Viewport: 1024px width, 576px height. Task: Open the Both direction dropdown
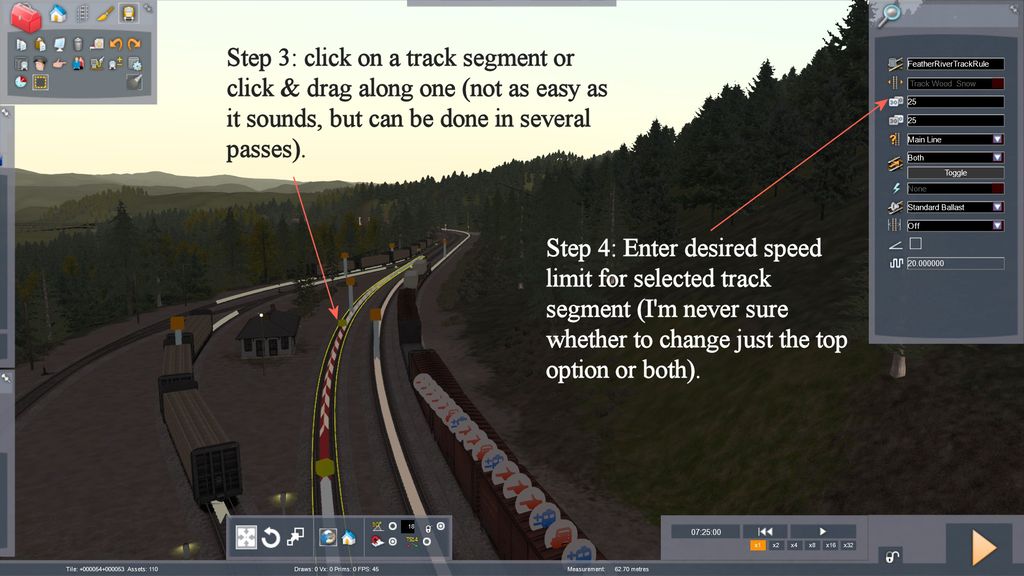[x=955, y=157]
